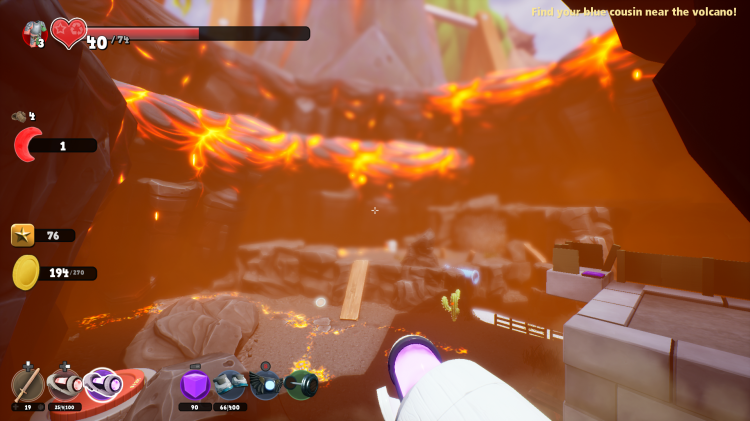Click the blue cousin volcano objective text
750x421 pixels.
coord(633,12)
